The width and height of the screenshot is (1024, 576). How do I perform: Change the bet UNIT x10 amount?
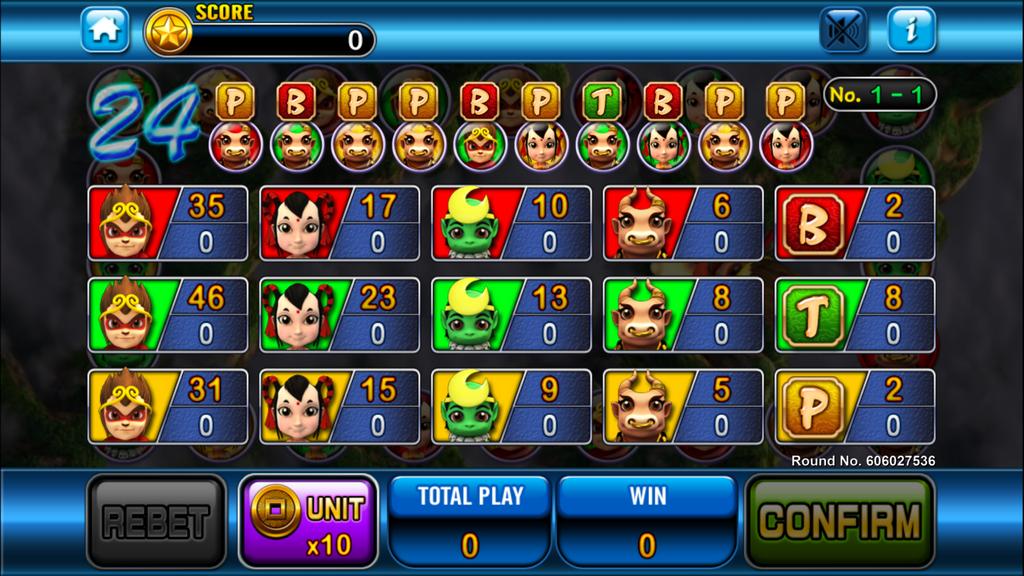coord(308,521)
